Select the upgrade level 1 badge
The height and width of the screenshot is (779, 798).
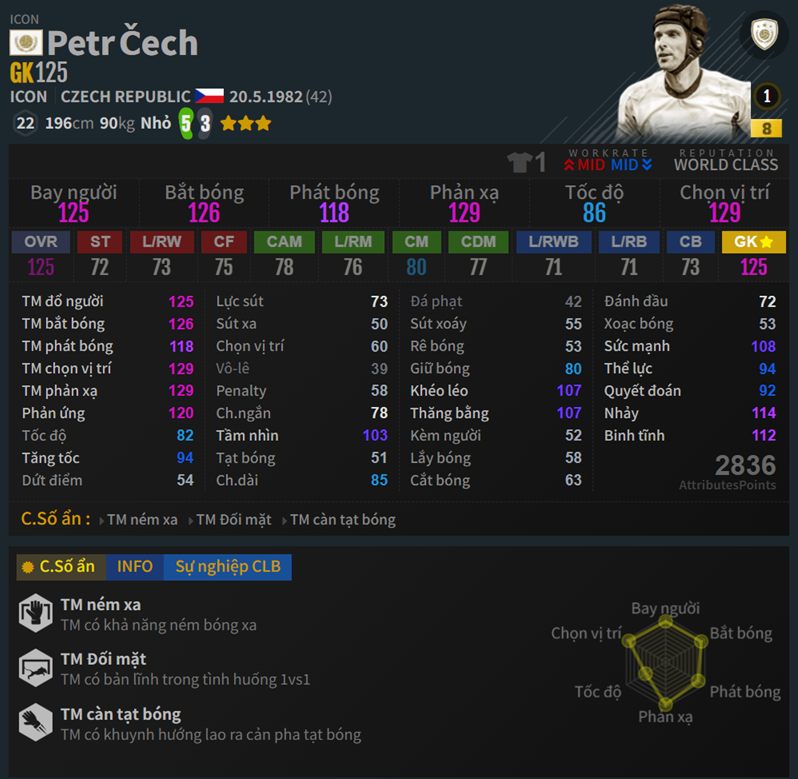[767, 97]
